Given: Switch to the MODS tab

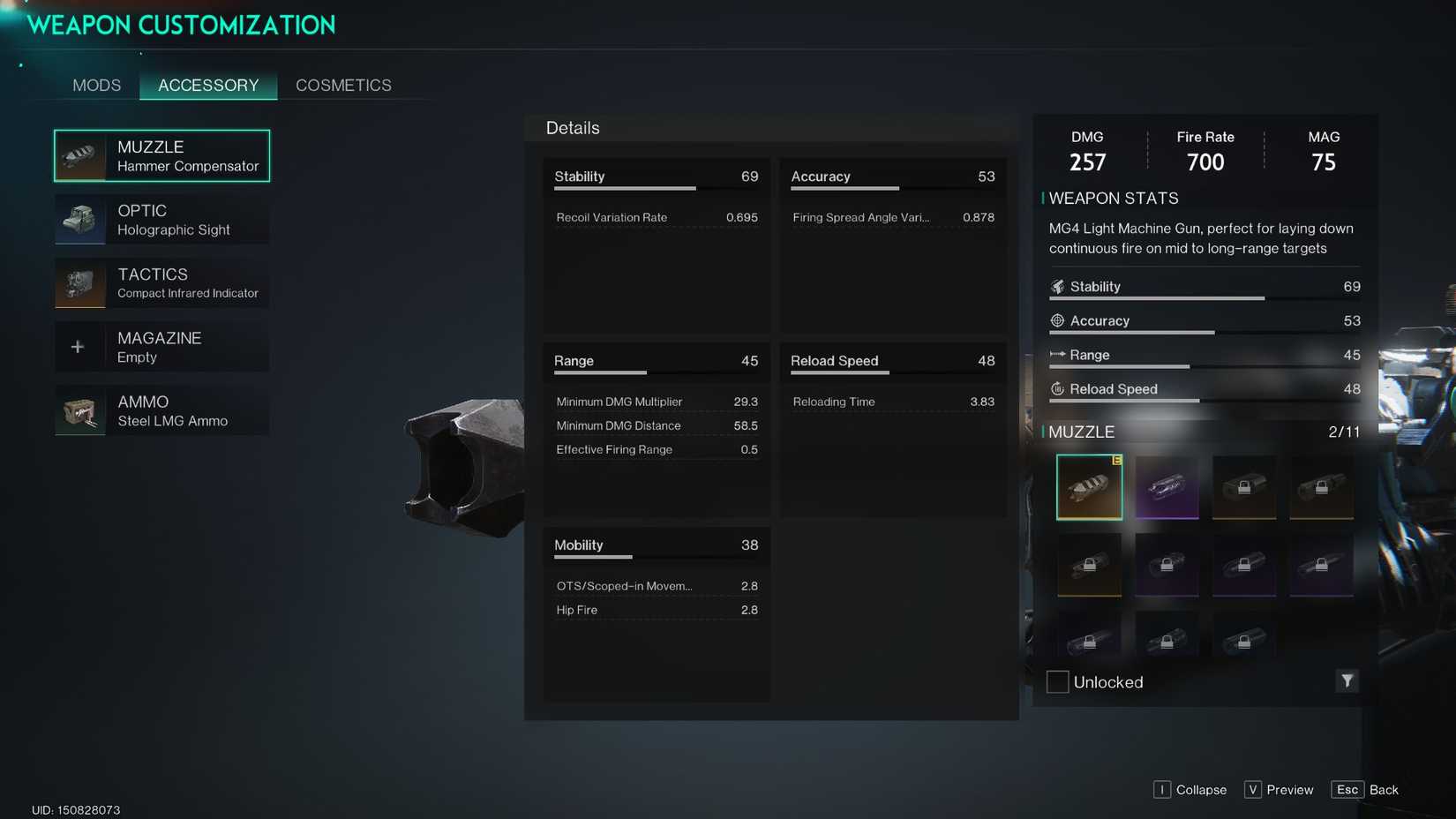Looking at the screenshot, I should [96, 85].
